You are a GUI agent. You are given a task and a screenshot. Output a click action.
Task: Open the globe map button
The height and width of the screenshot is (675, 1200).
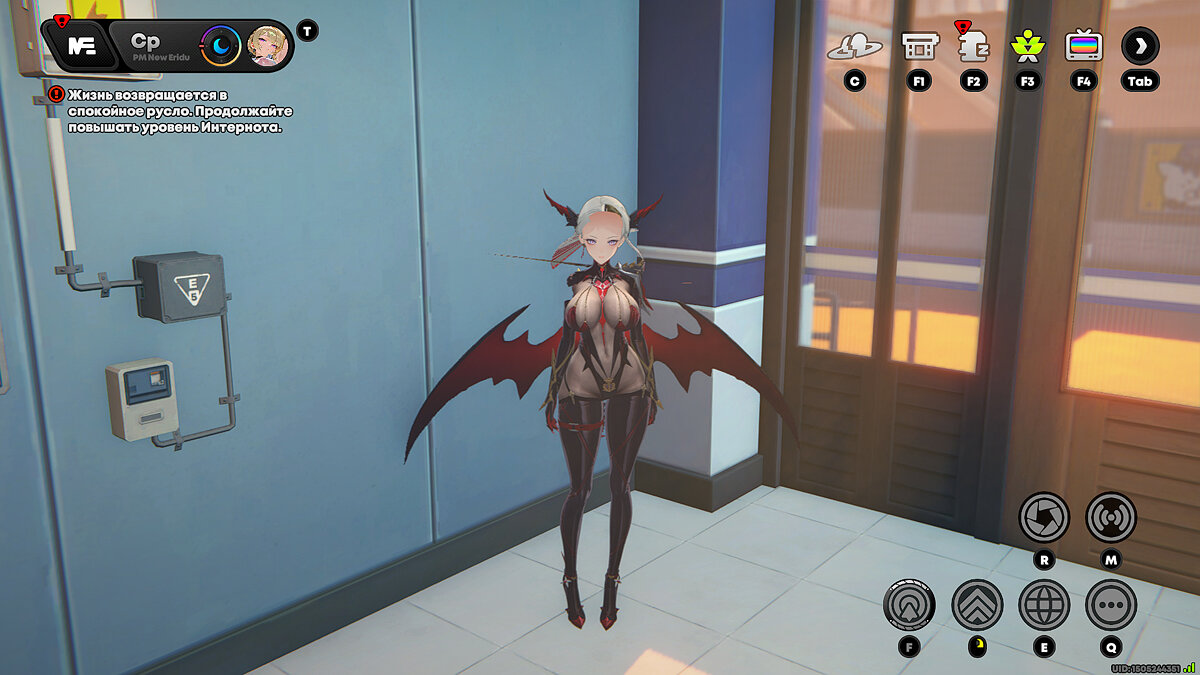(1044, 604)
